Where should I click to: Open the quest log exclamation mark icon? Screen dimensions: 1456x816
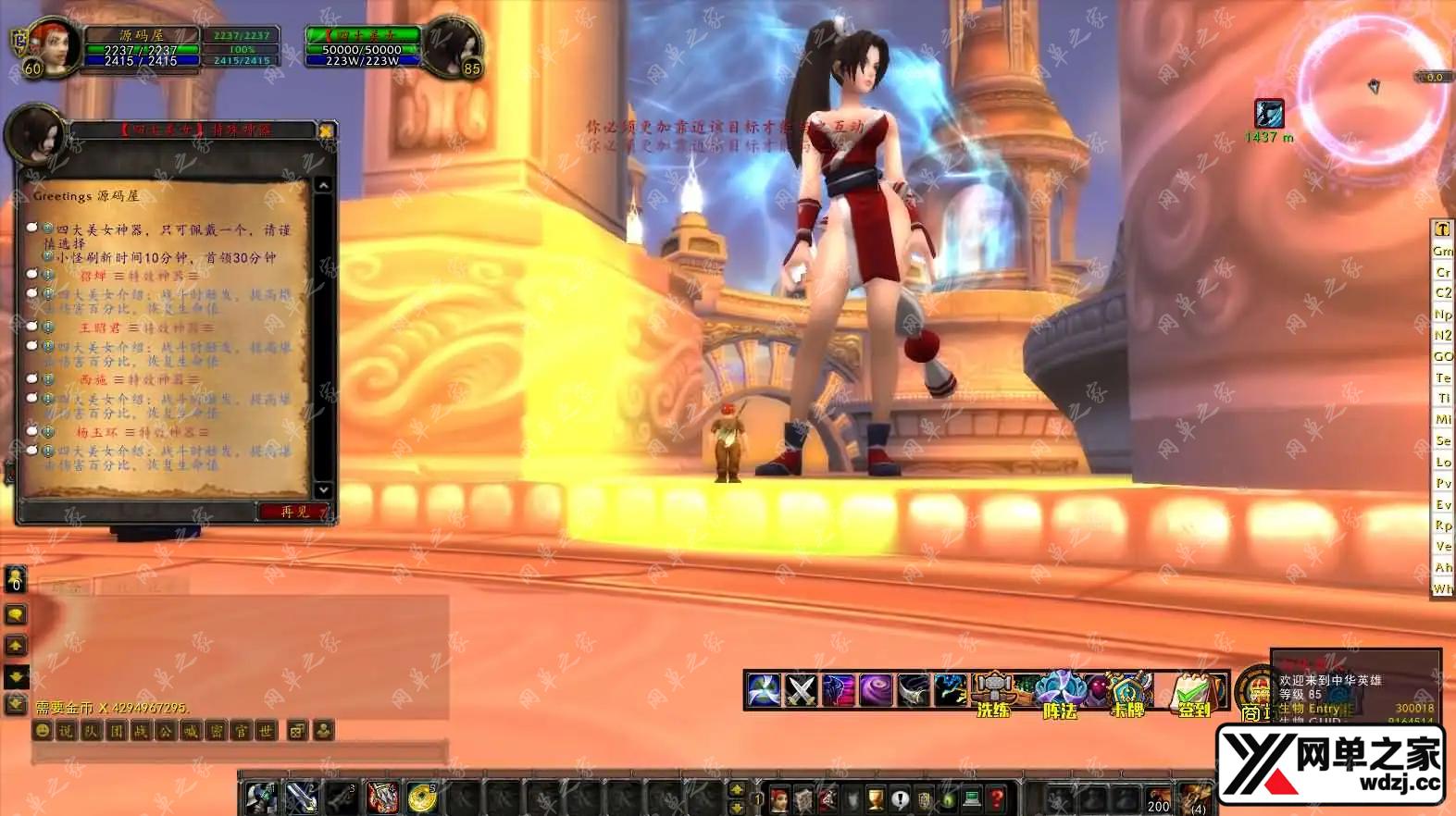click(899, 798)
